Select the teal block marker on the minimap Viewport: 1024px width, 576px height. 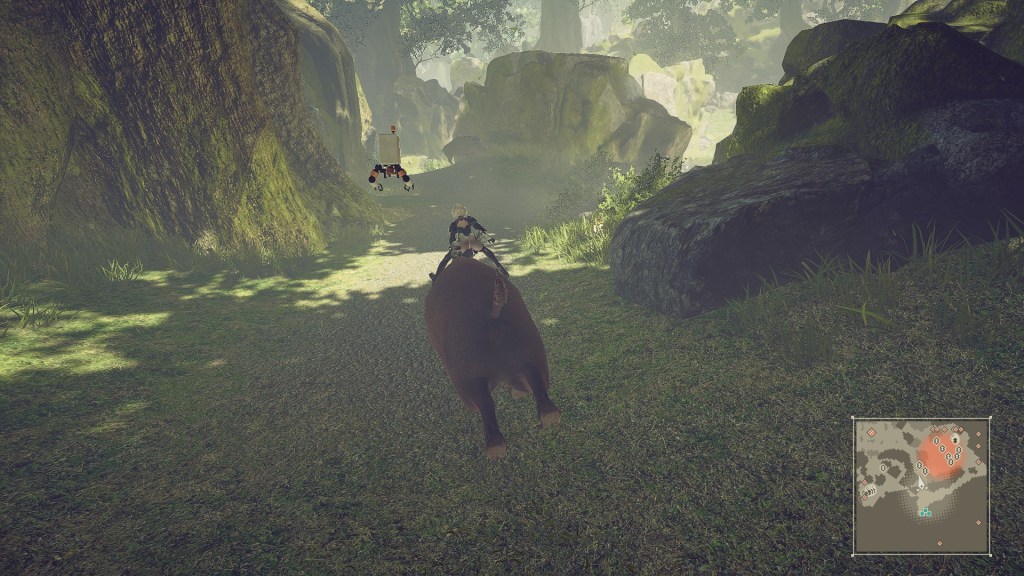tap(926, 513)
